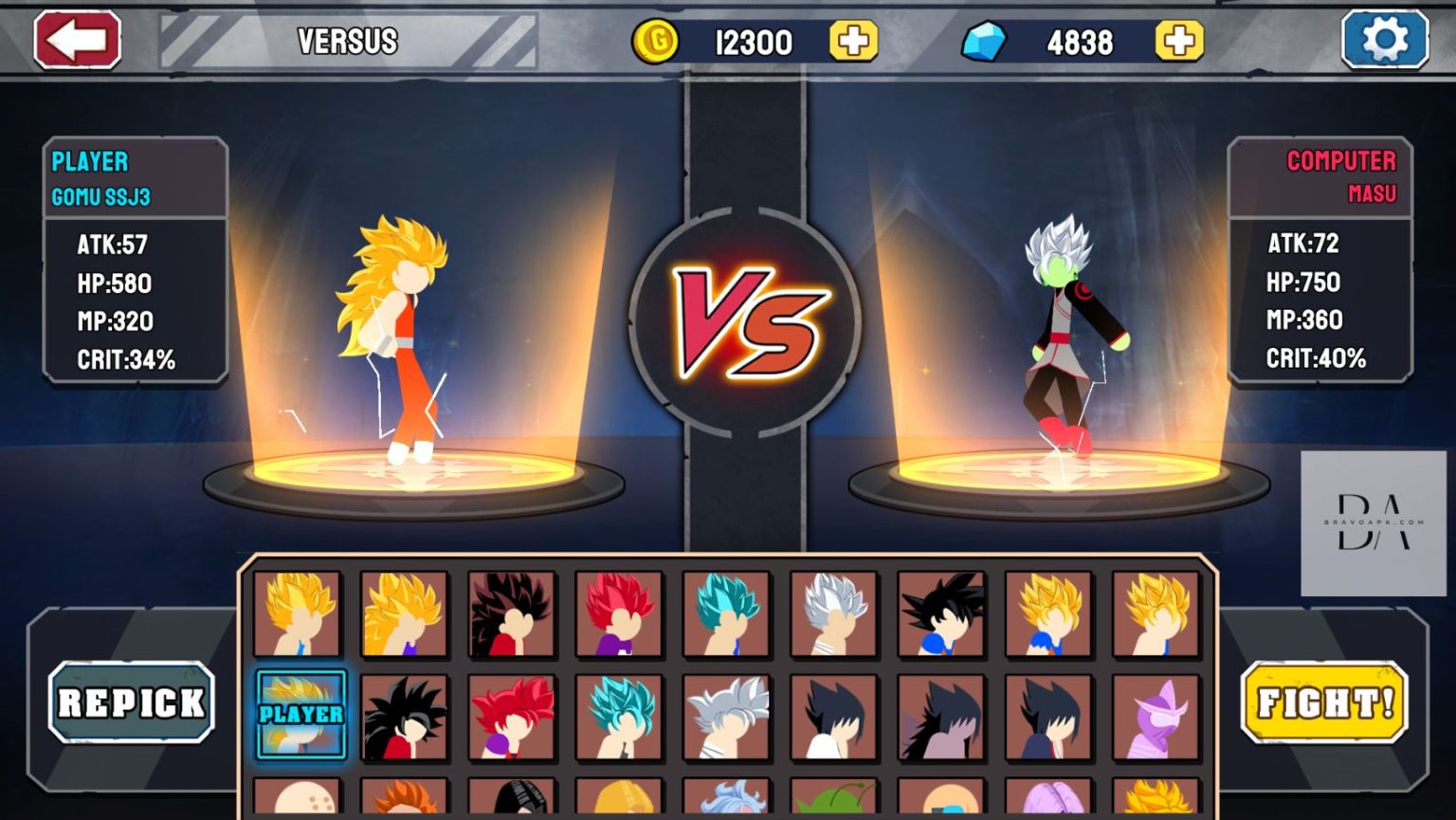Add more gems via plus icon
1456x820 pixels.
click(x=1175, y=41)
